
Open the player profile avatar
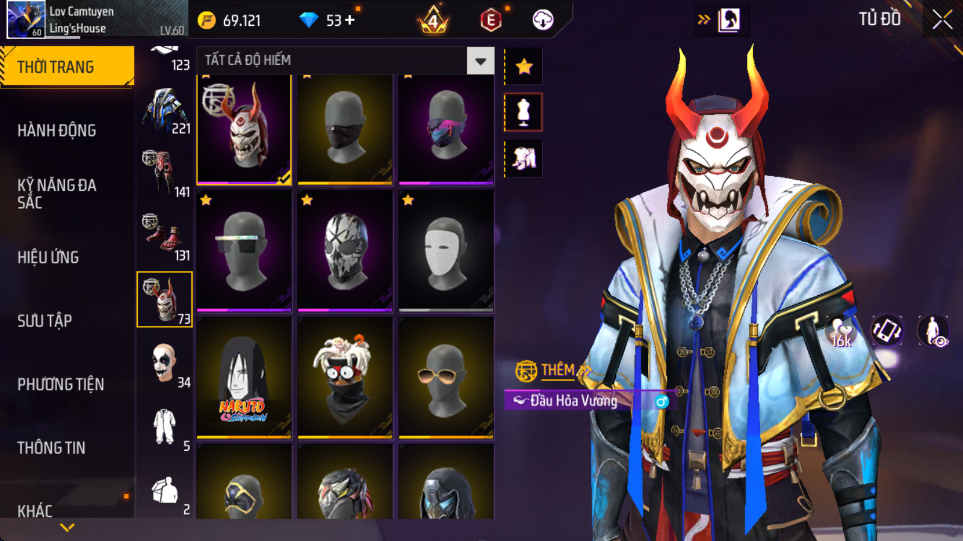[24, 20]
